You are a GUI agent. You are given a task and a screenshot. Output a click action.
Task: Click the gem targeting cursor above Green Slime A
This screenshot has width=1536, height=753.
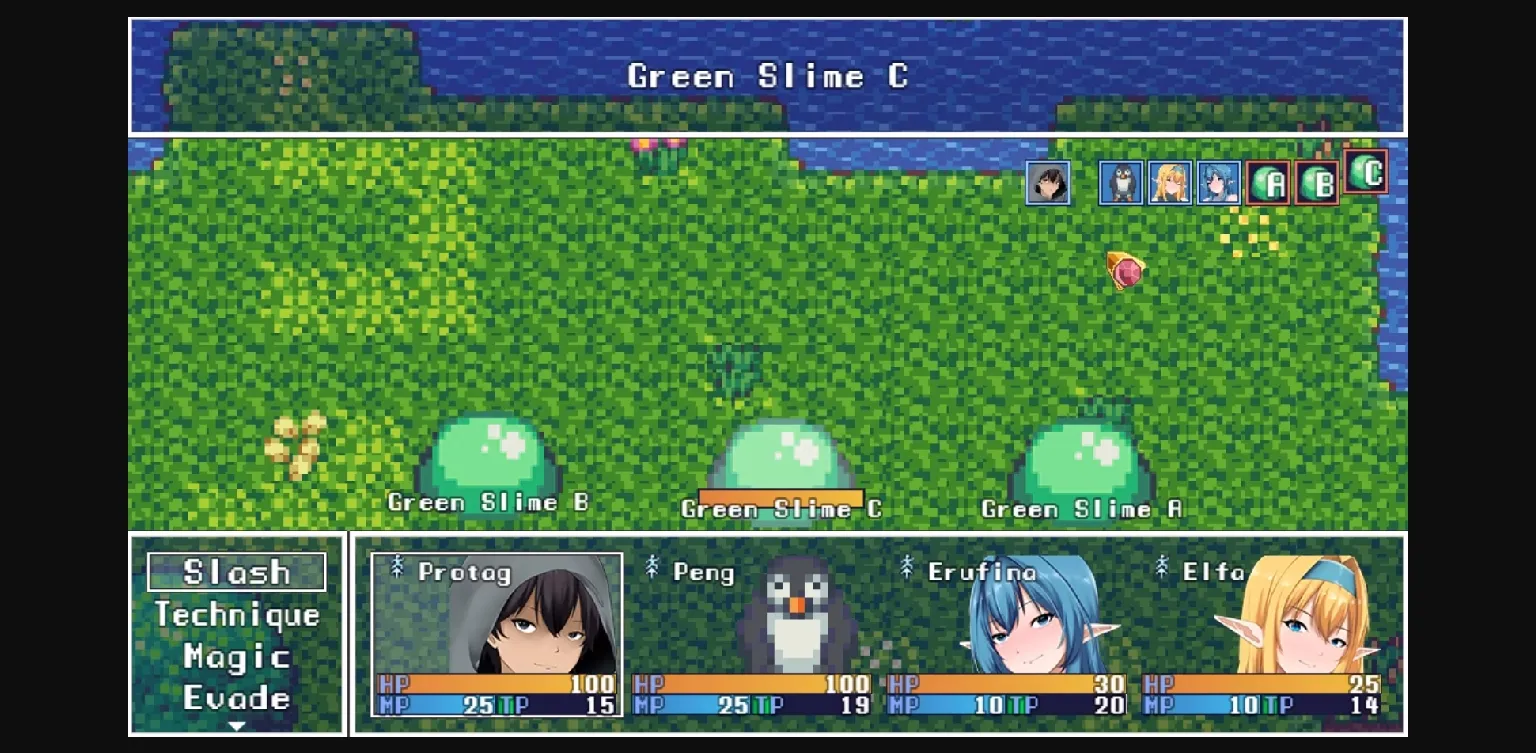point(1125,272)
